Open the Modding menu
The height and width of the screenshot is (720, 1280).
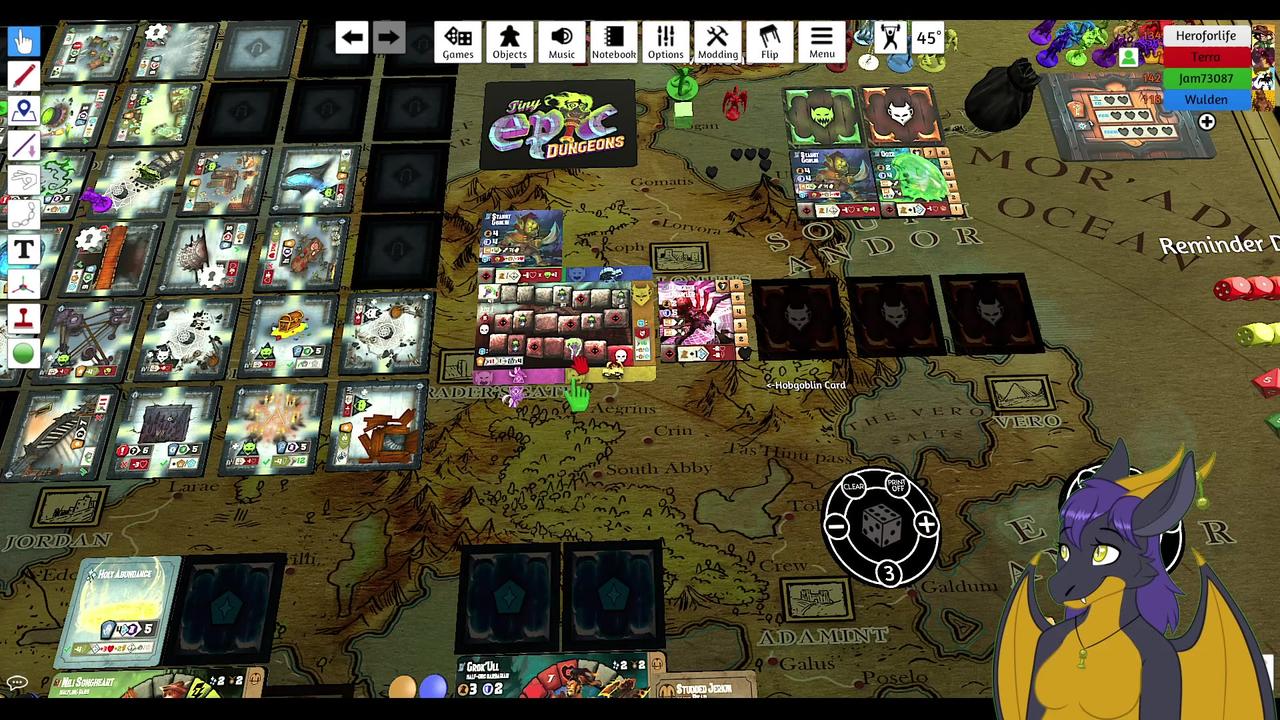click(717, 41)
